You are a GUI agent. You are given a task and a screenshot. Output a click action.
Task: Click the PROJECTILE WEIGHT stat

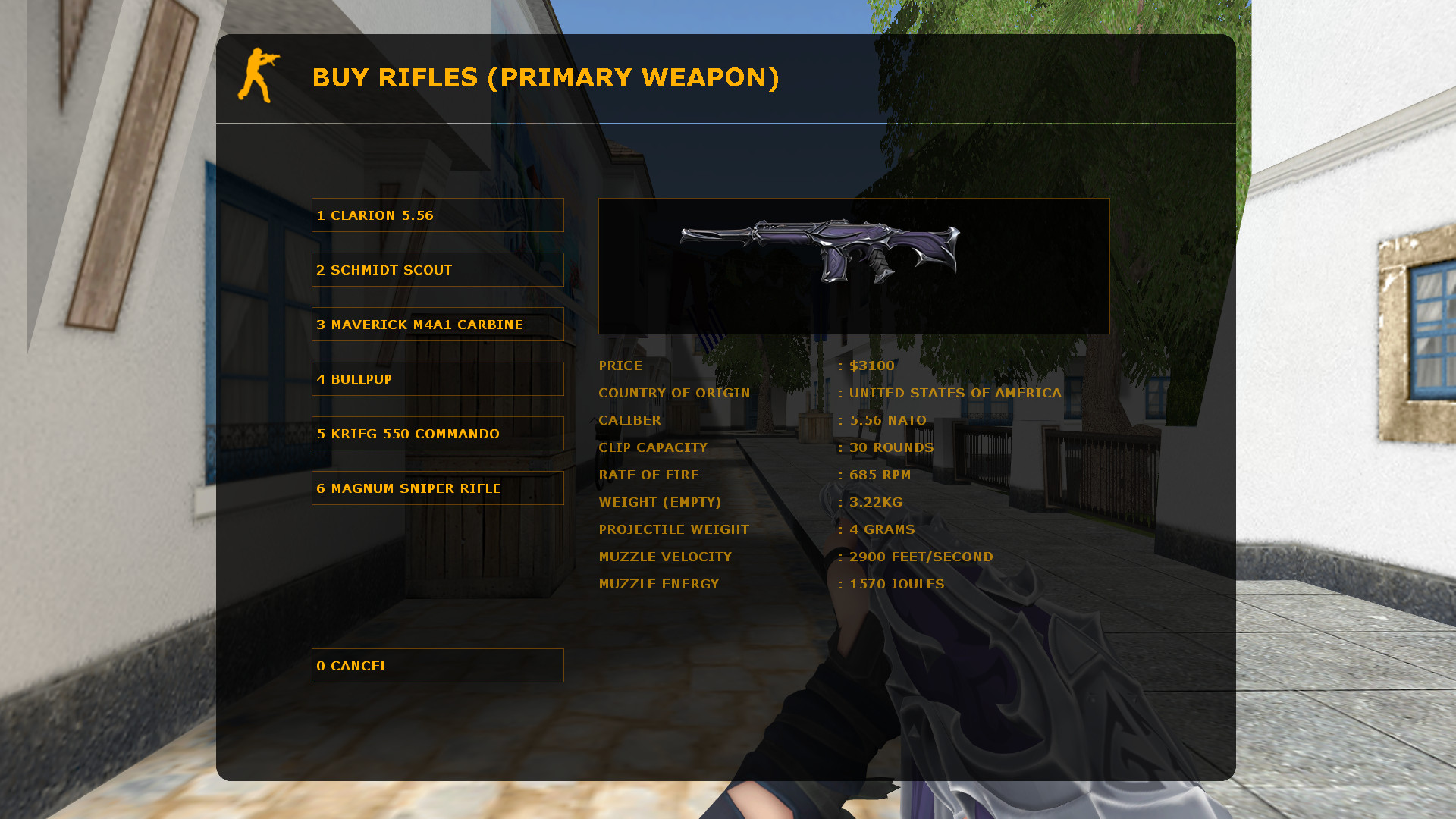673,529
